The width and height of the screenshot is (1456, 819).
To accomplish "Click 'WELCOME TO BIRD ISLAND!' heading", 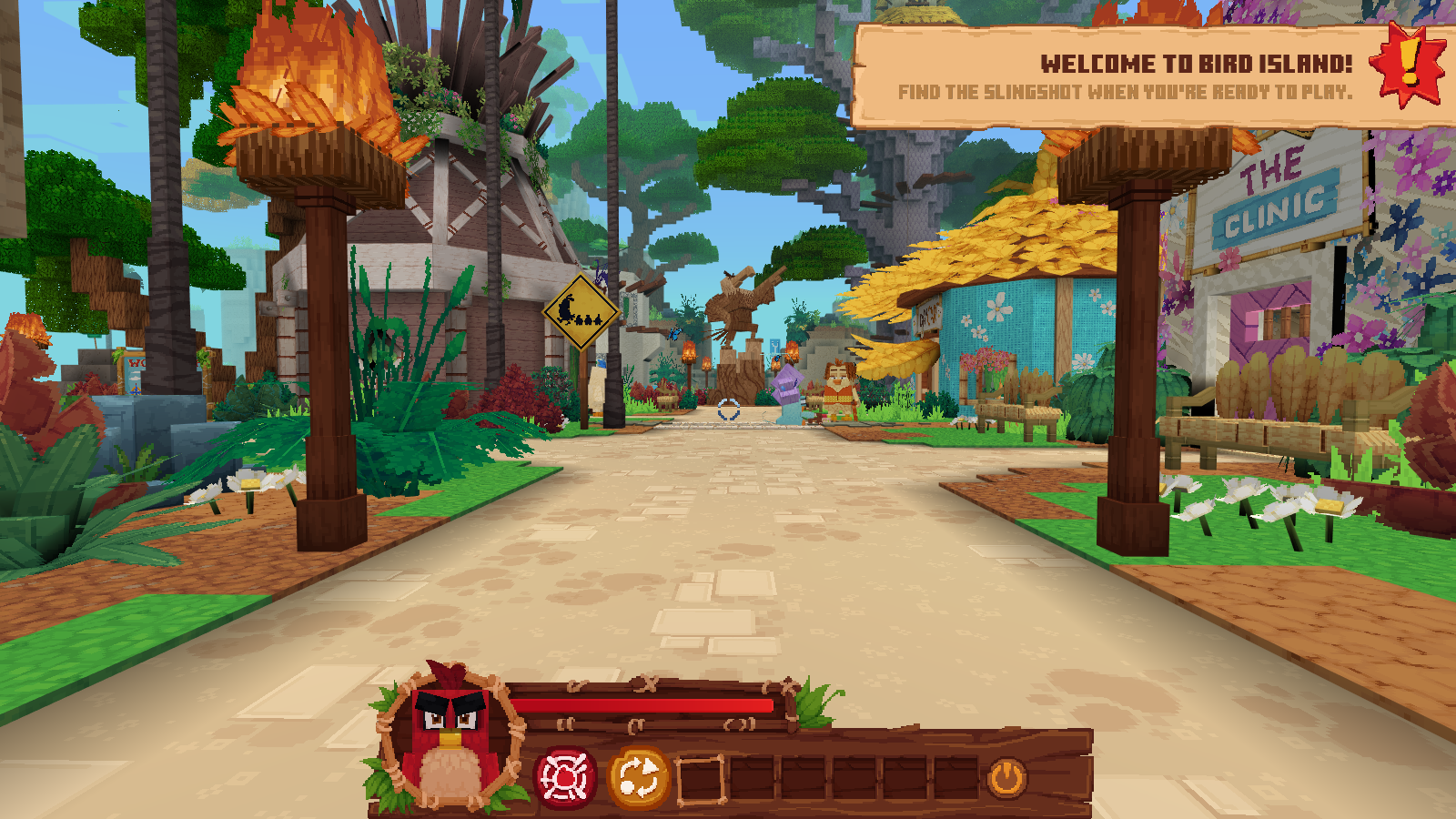I will [1196, 62].
